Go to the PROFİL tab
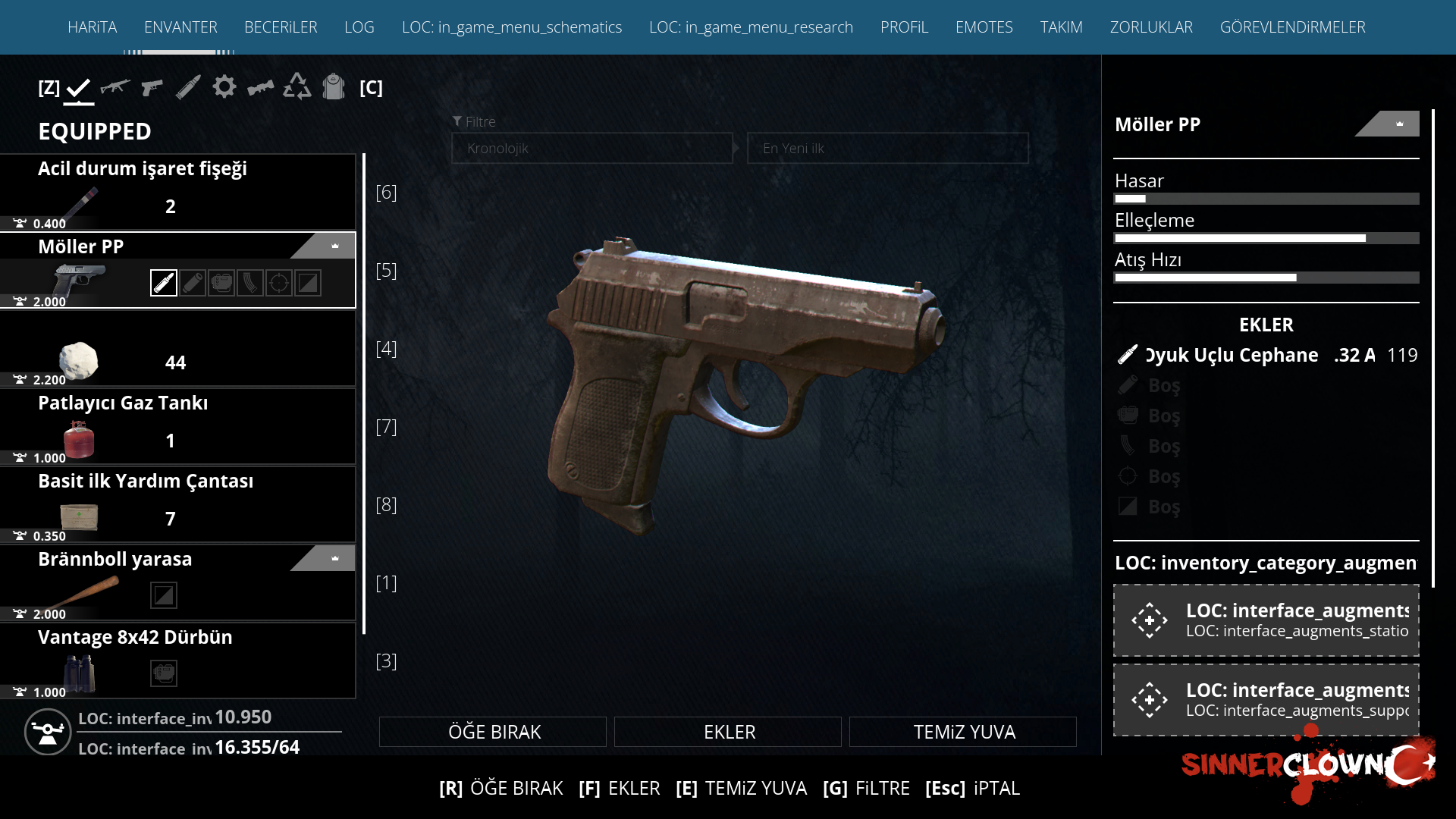 coord(904,27)
